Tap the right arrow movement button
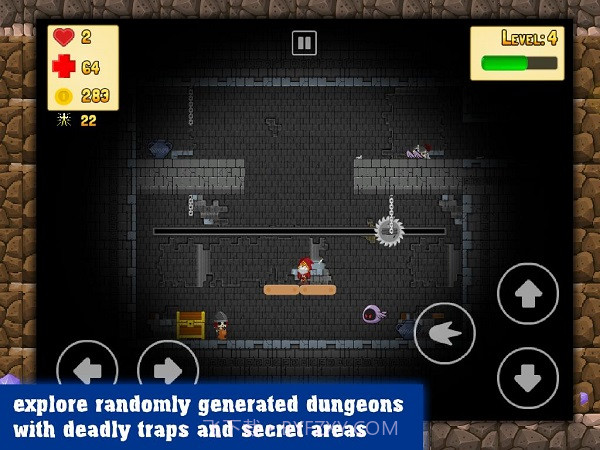Screen dimensions: 600x450 click(168, 369)
